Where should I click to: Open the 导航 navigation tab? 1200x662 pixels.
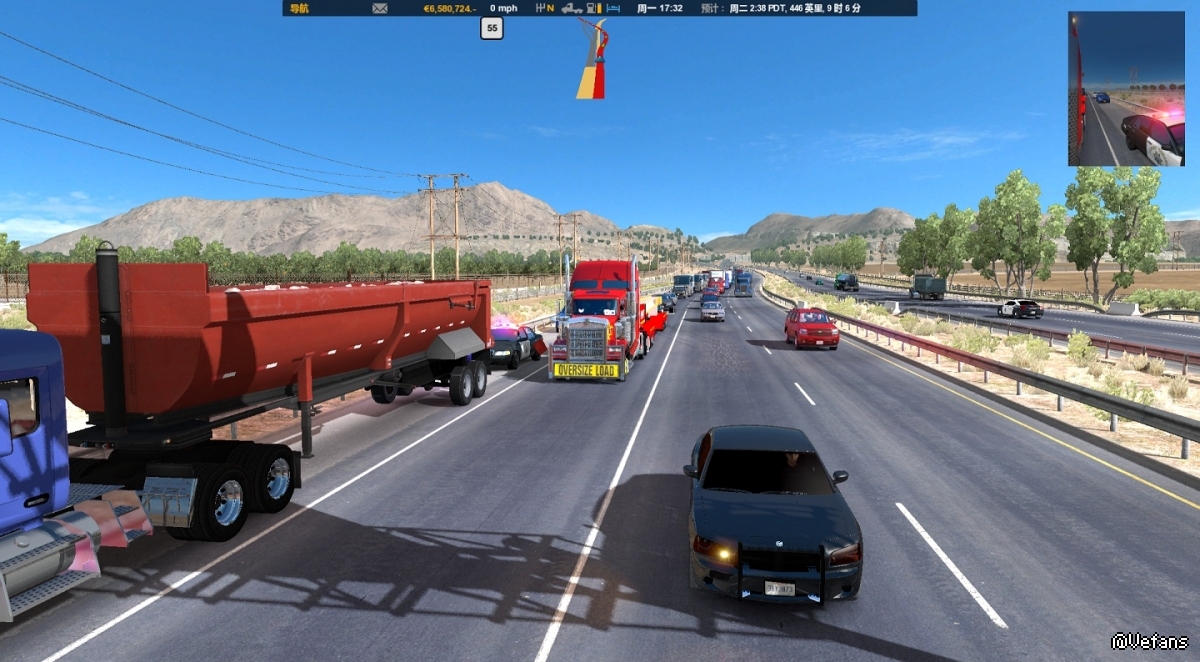tap(298, 8)
